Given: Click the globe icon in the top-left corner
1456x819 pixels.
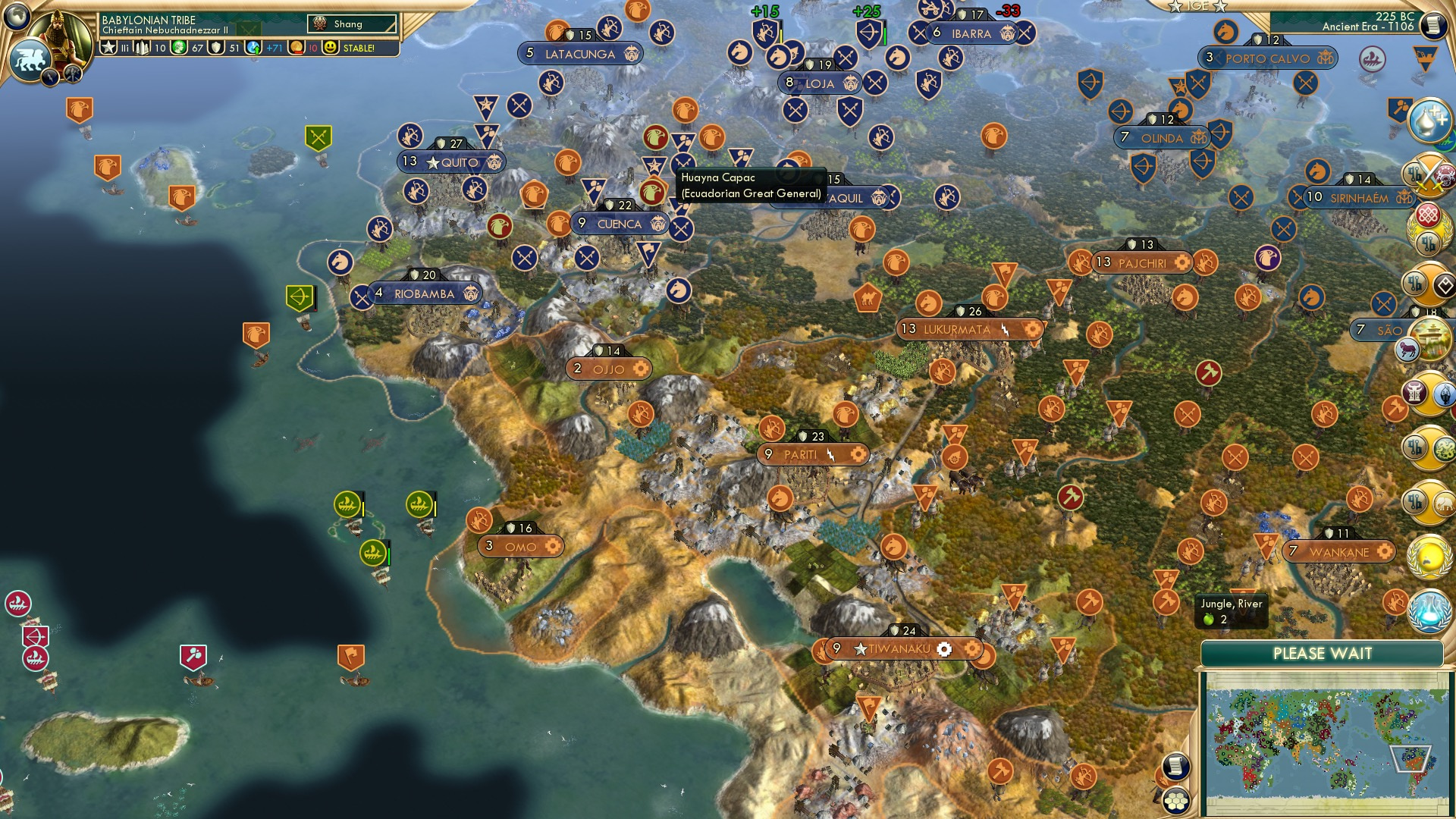Looking at the screenshot, I should (16, 18).
